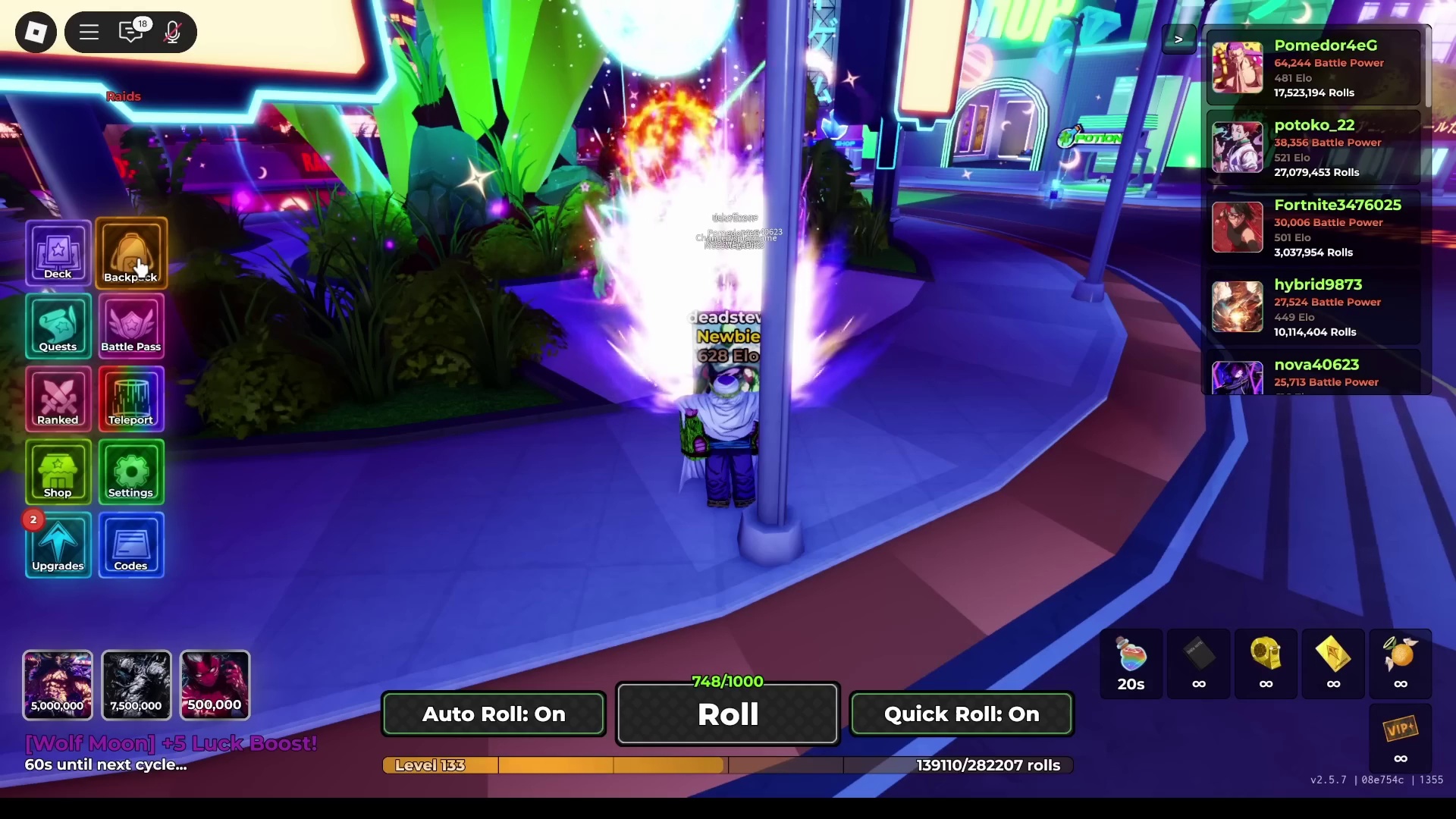Open the Quests panel

58,326
